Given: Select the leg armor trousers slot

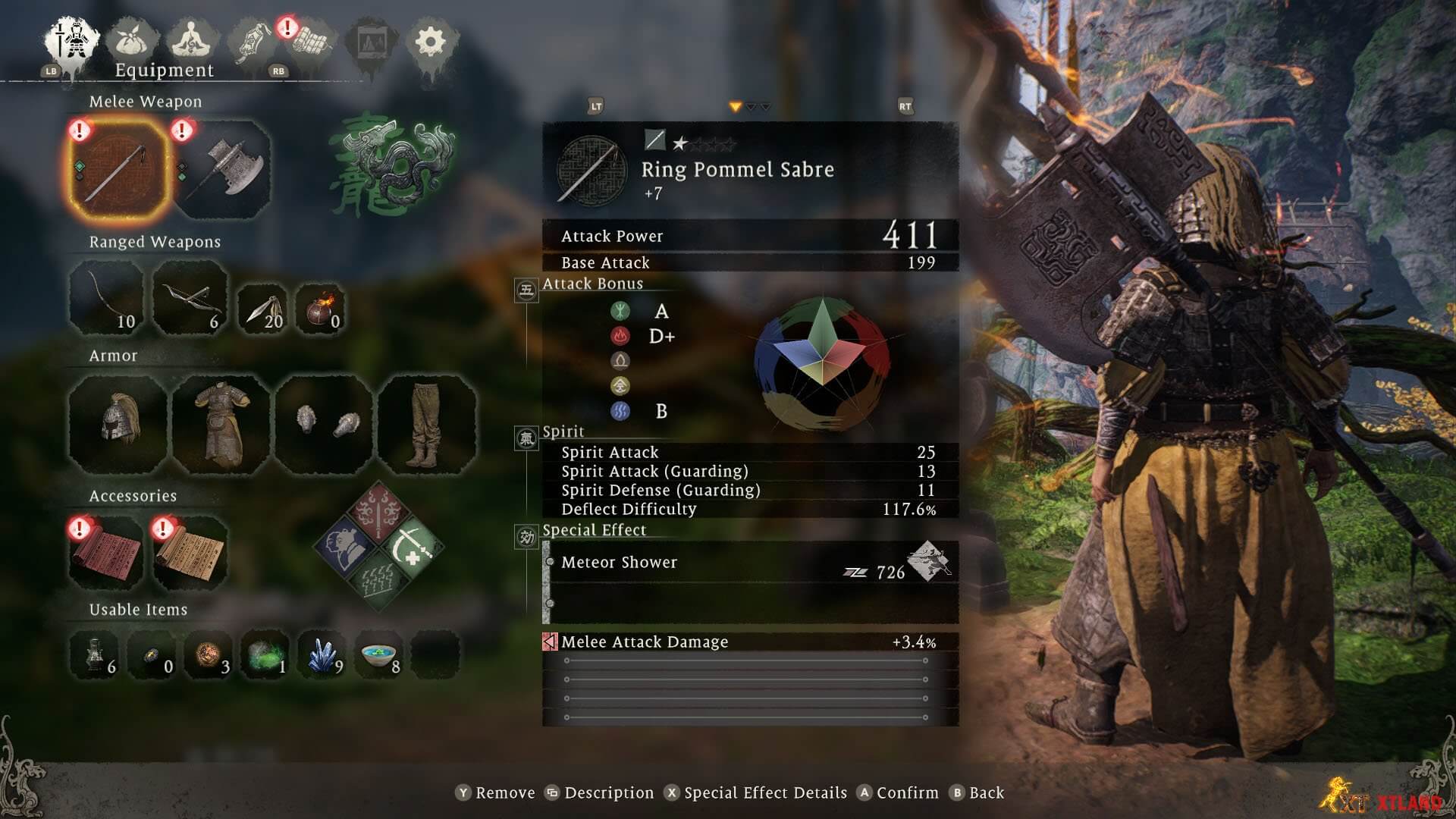Looking at the screenshot, I should coord(428,423).
